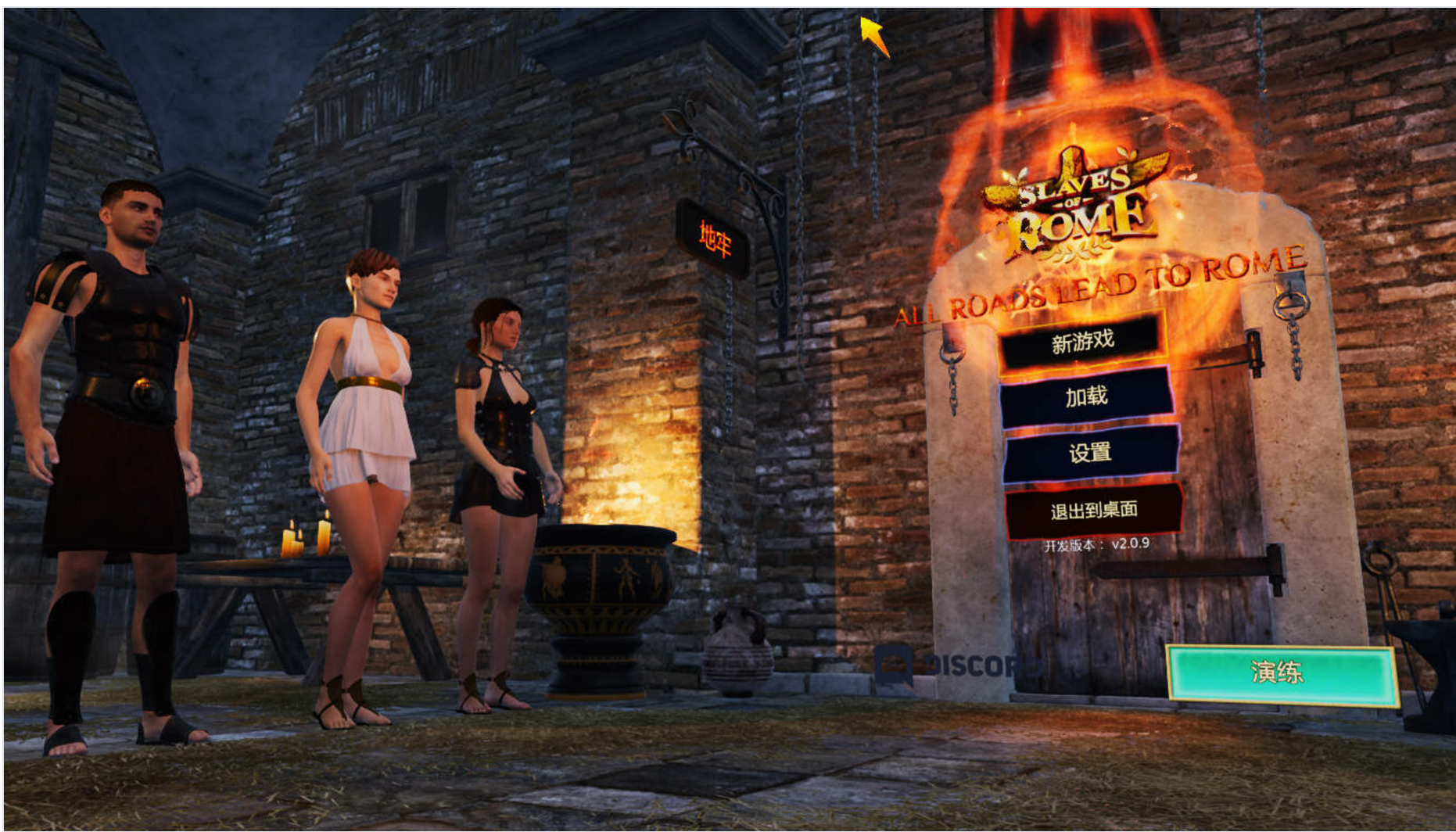Screen dimensions: 1456x832
Task: Open the Discord link
Action: point(958,665)
